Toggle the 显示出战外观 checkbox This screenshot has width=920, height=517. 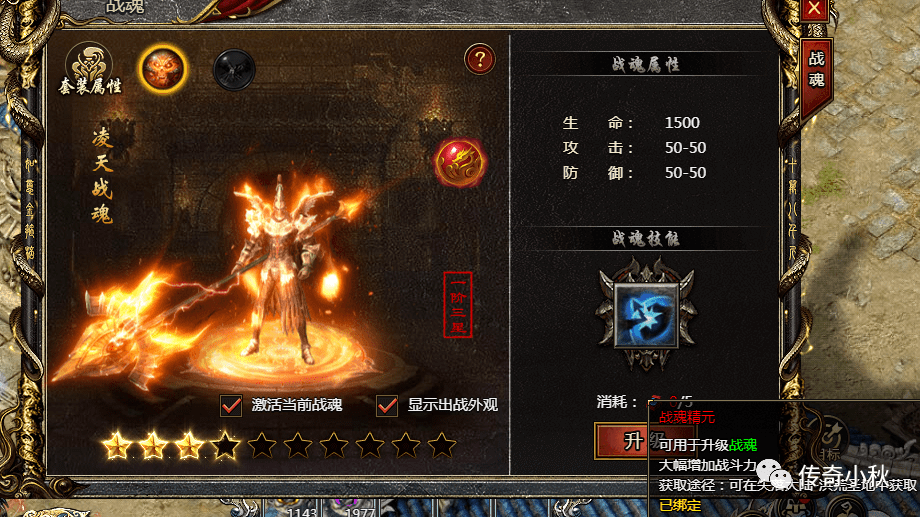(388, 405)
